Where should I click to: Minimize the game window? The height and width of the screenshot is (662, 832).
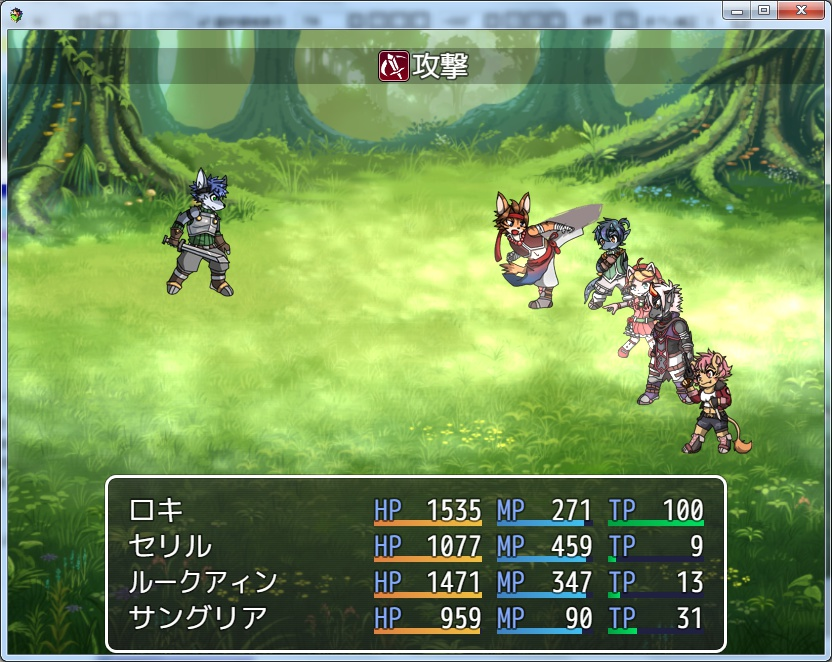pos(738,9)
